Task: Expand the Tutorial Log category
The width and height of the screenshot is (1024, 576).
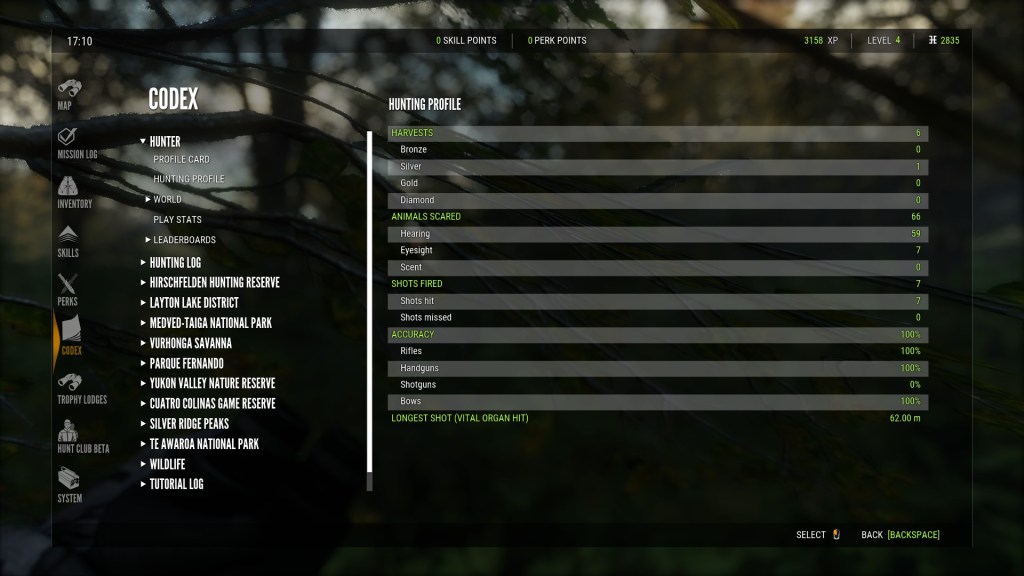Action: coord(176,484)
